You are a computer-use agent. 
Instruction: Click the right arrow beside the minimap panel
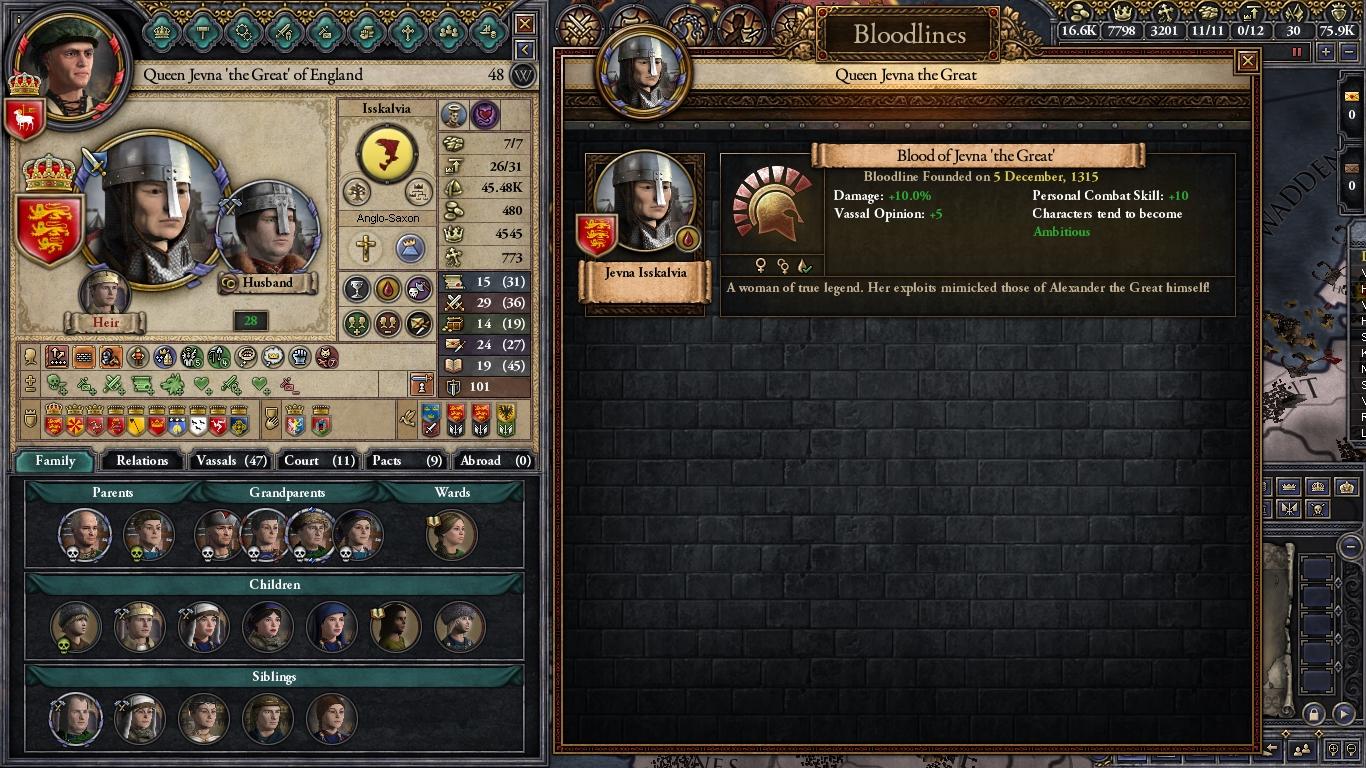click(1342, 714)
